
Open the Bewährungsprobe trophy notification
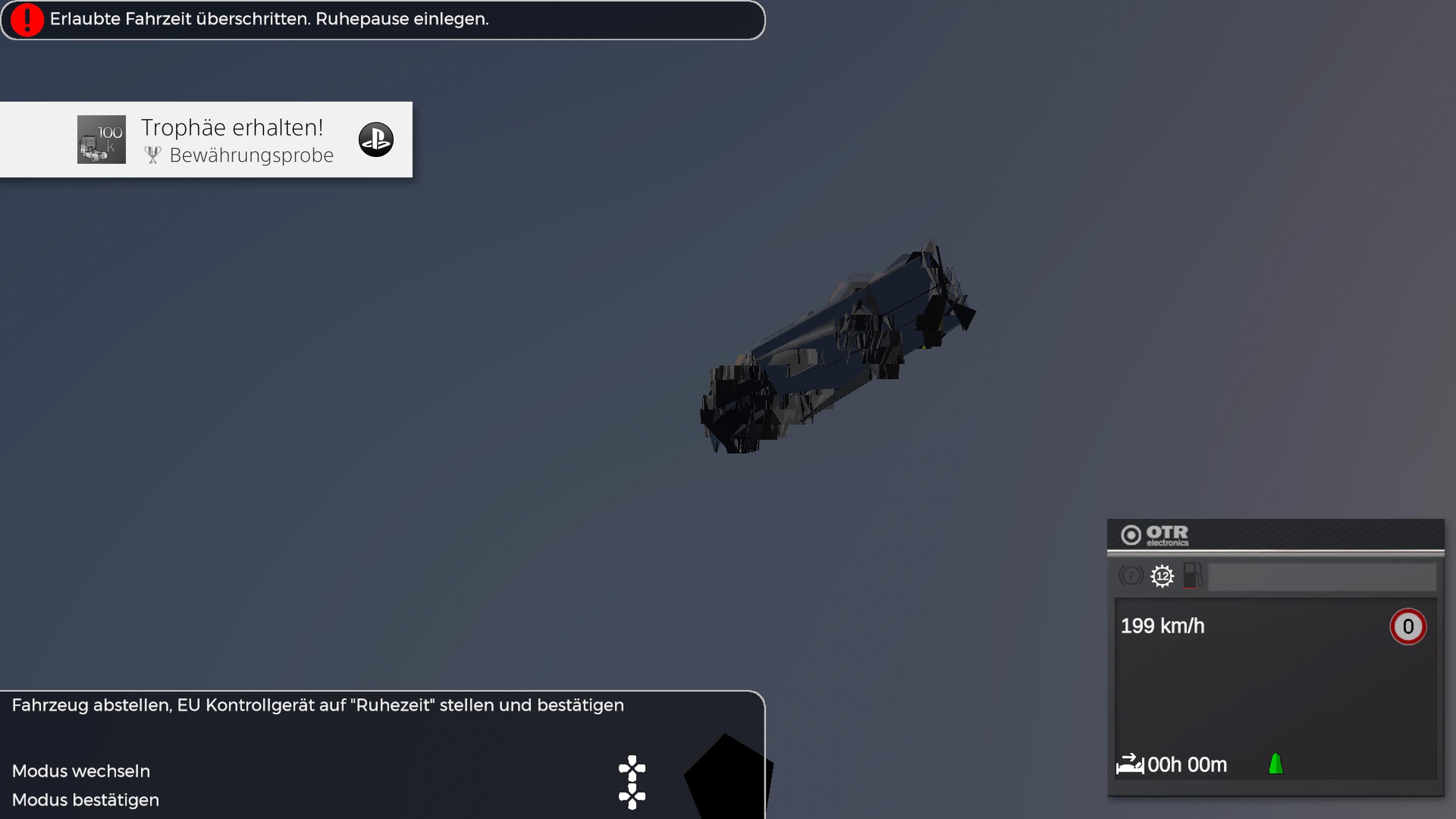pos(237,140)
